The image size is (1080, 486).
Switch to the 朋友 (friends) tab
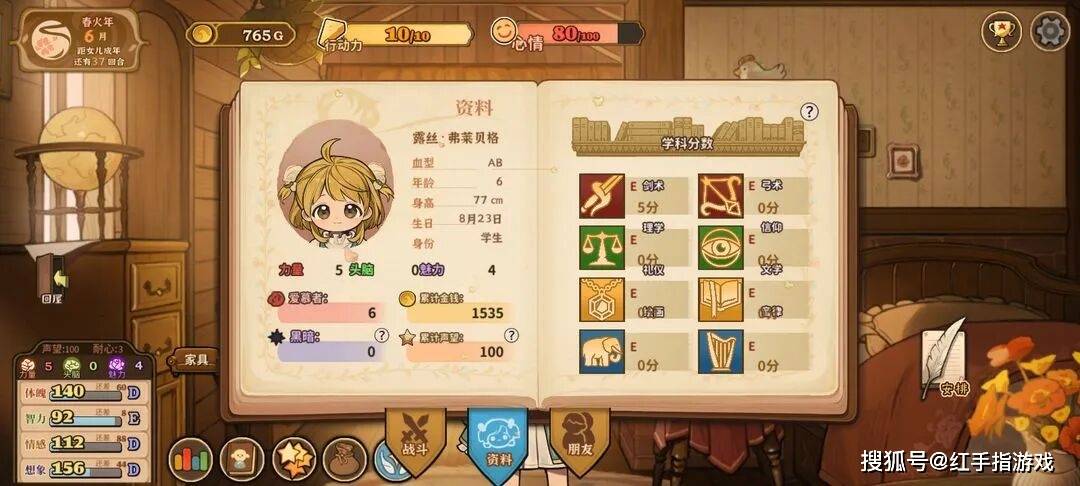pyautogui.click(x=579, y=440)
